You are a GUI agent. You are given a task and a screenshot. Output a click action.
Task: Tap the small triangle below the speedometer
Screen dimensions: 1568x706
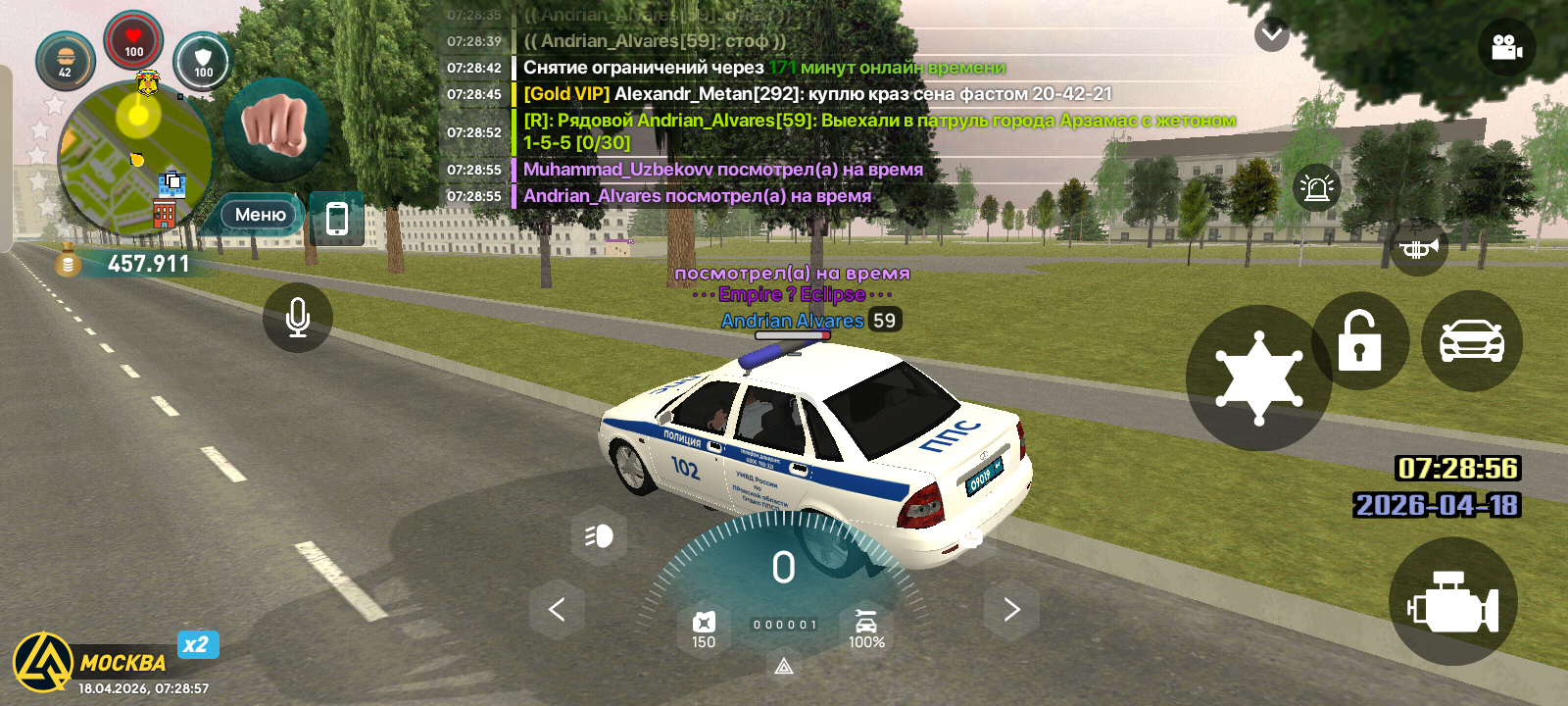tap(784, 668)
